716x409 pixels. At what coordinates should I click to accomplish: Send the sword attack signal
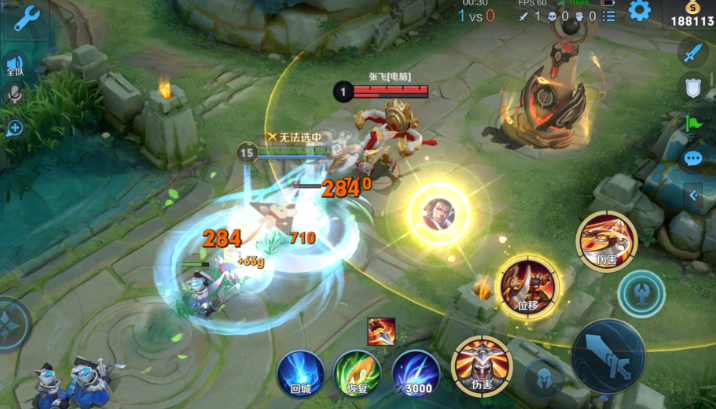coord(693,51)
